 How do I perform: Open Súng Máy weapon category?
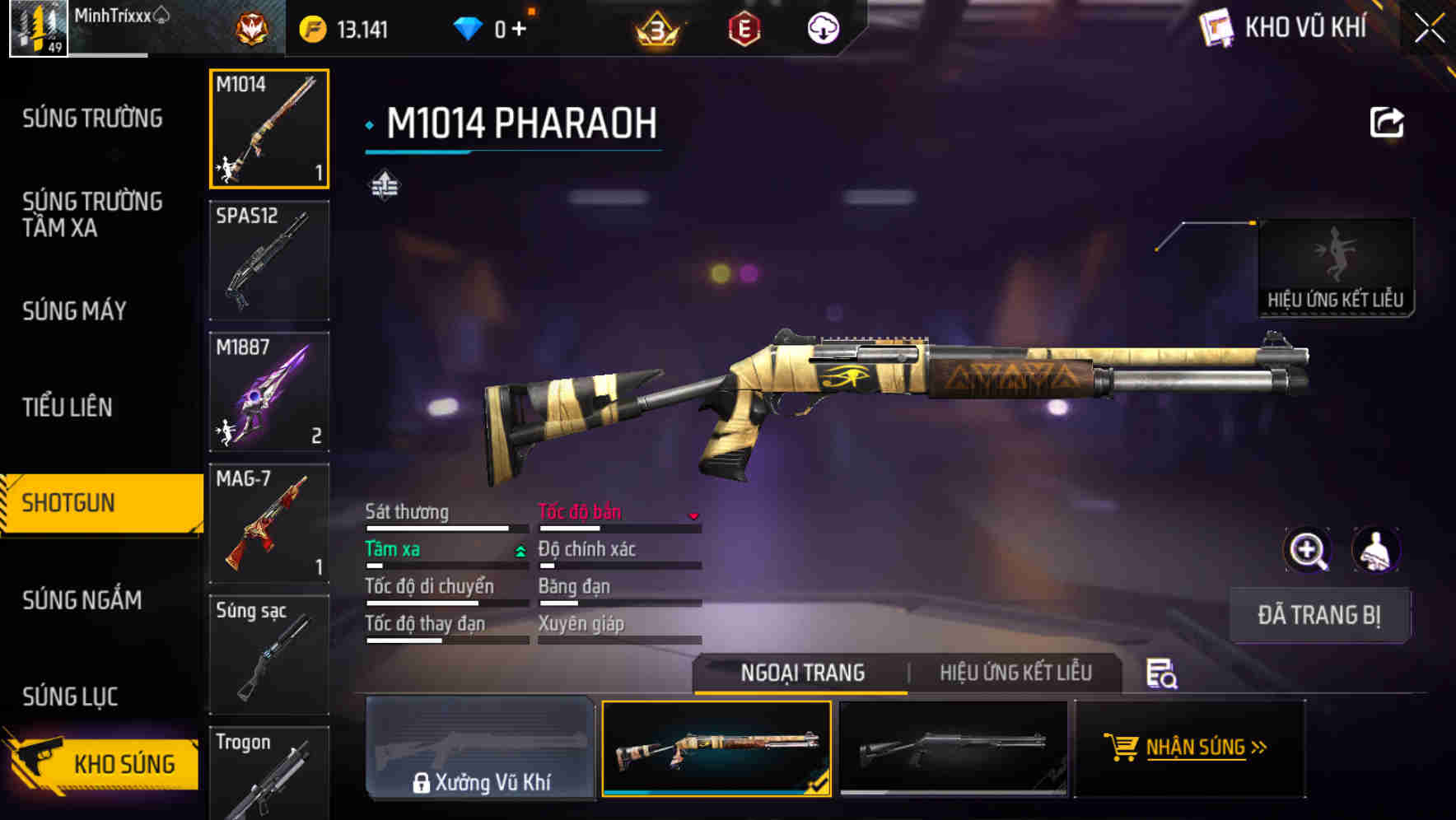tap(74, 311)
